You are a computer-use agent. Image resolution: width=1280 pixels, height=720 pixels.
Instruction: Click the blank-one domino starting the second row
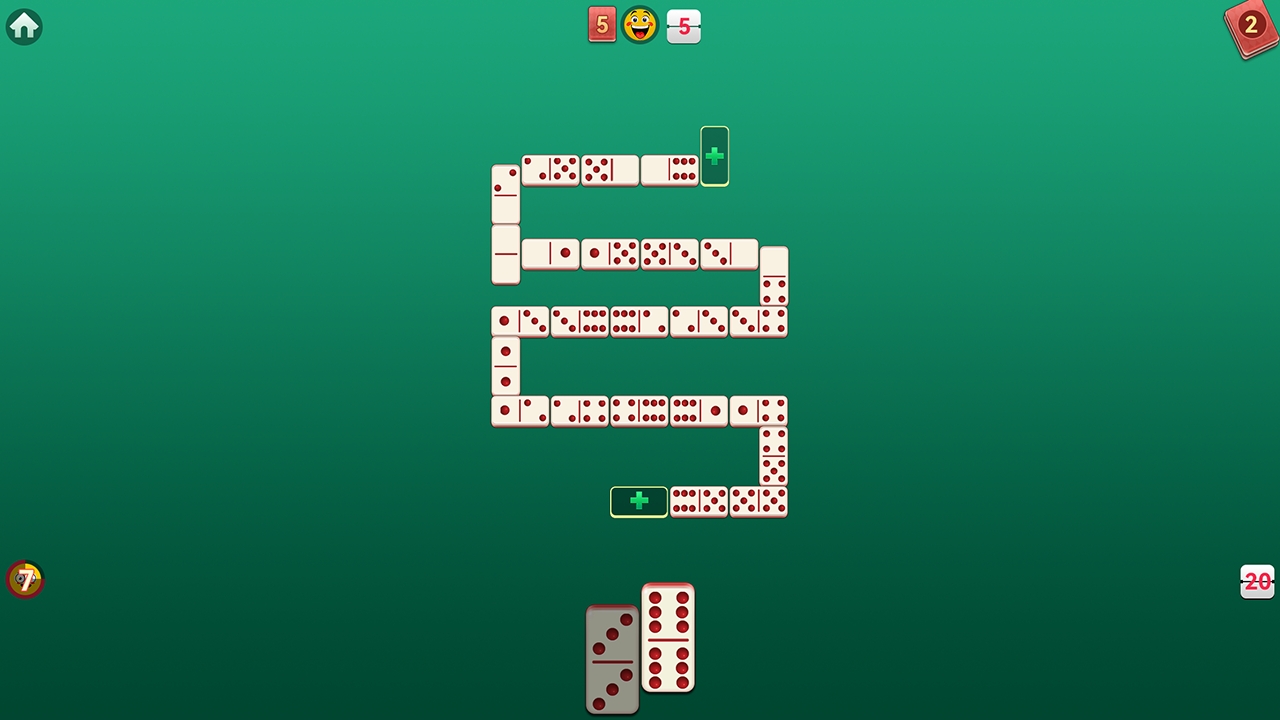click(550, 255)
